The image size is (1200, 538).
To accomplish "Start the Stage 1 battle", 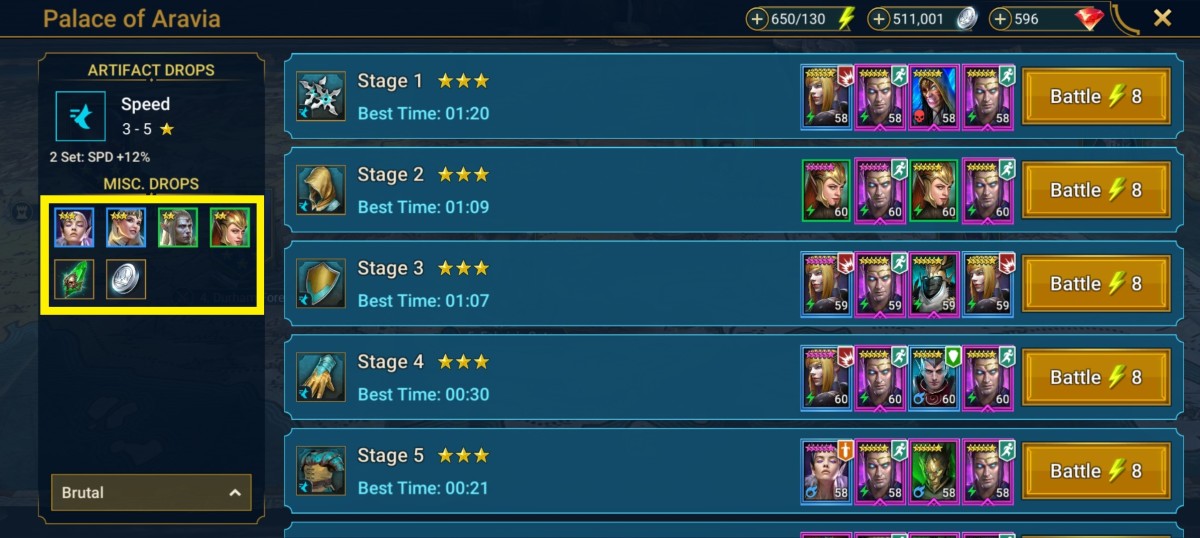I will click(x=1095, y=97).
